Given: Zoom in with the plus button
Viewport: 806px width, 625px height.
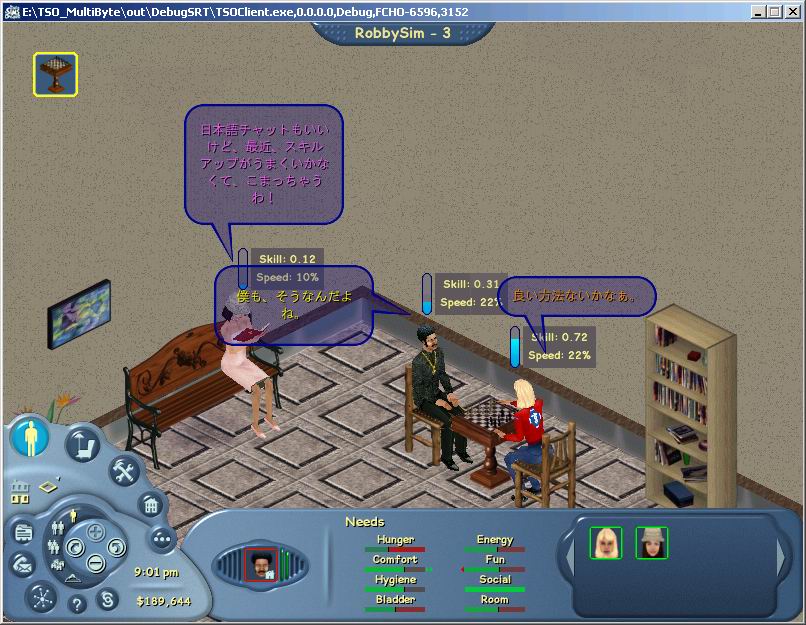Looking at the screenshot, I should (96, 531).
